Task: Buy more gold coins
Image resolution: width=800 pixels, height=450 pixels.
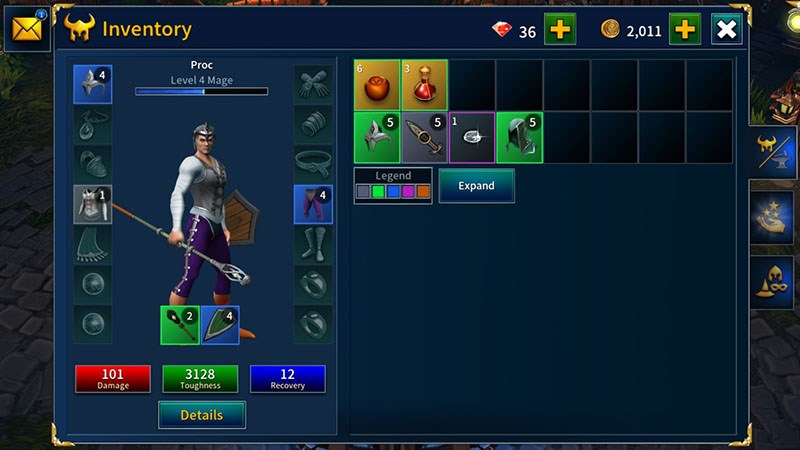Action: (684, 29)
